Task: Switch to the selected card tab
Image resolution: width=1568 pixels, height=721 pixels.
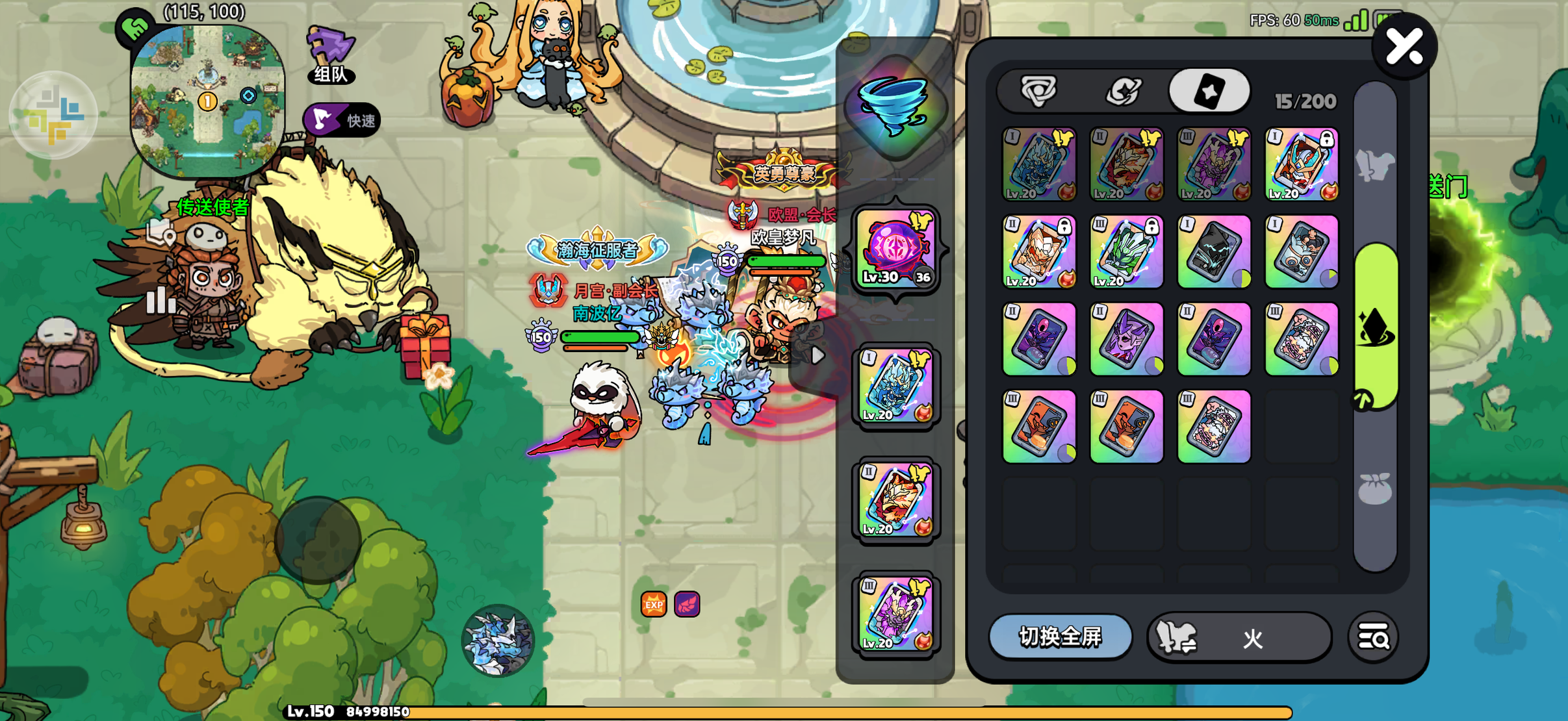Action: point(1209,92)
